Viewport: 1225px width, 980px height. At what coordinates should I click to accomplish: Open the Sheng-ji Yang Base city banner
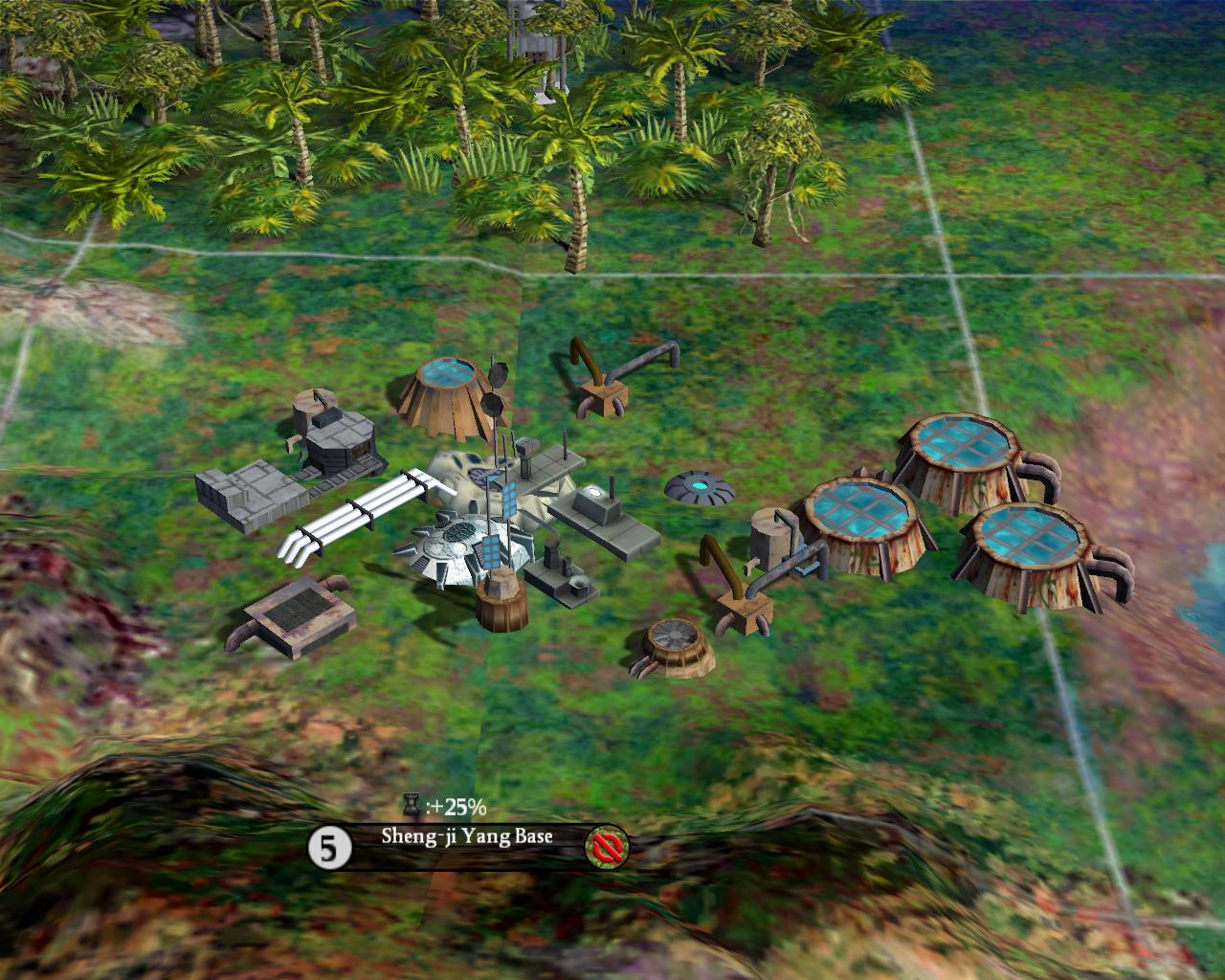467,835
